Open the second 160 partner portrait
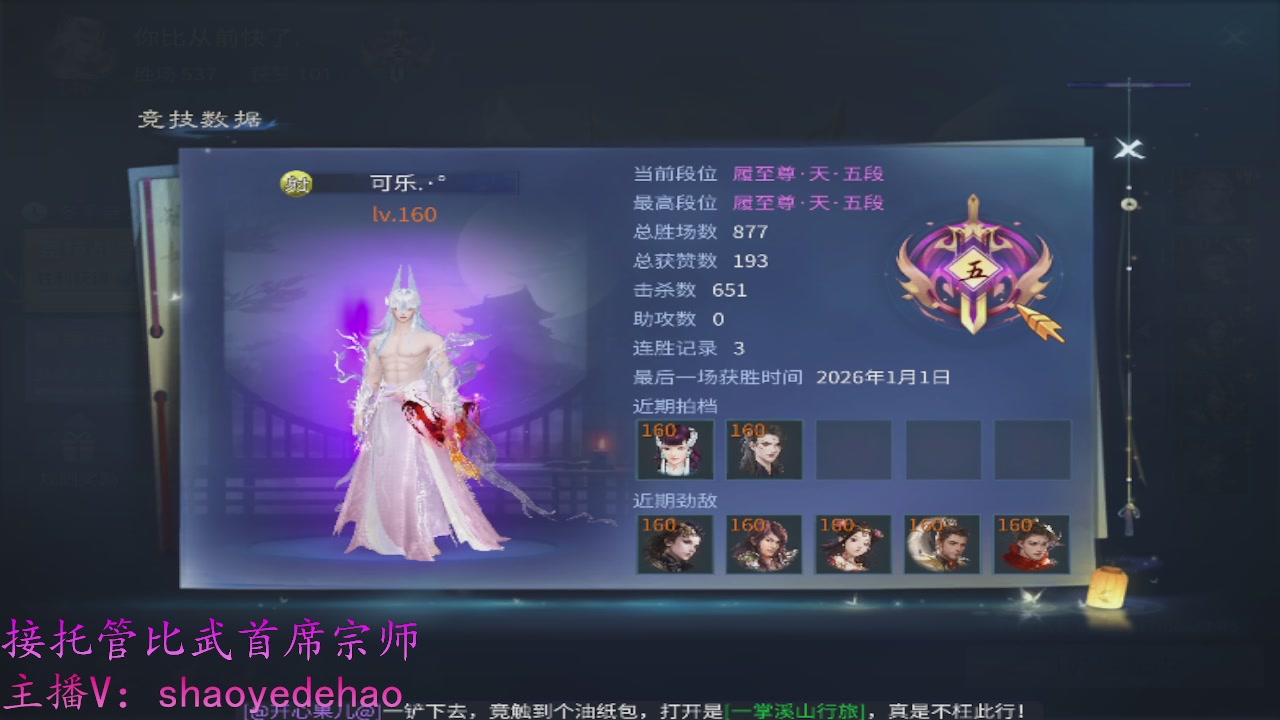1280x720 pixels. pyautogui.click(x=764, y=450)
